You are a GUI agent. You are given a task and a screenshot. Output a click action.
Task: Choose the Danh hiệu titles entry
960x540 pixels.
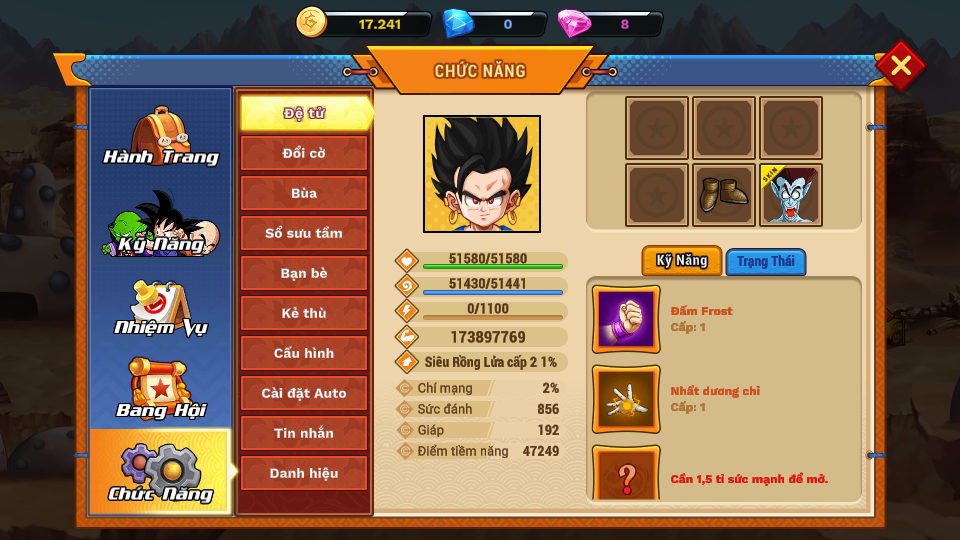(304, 473)
